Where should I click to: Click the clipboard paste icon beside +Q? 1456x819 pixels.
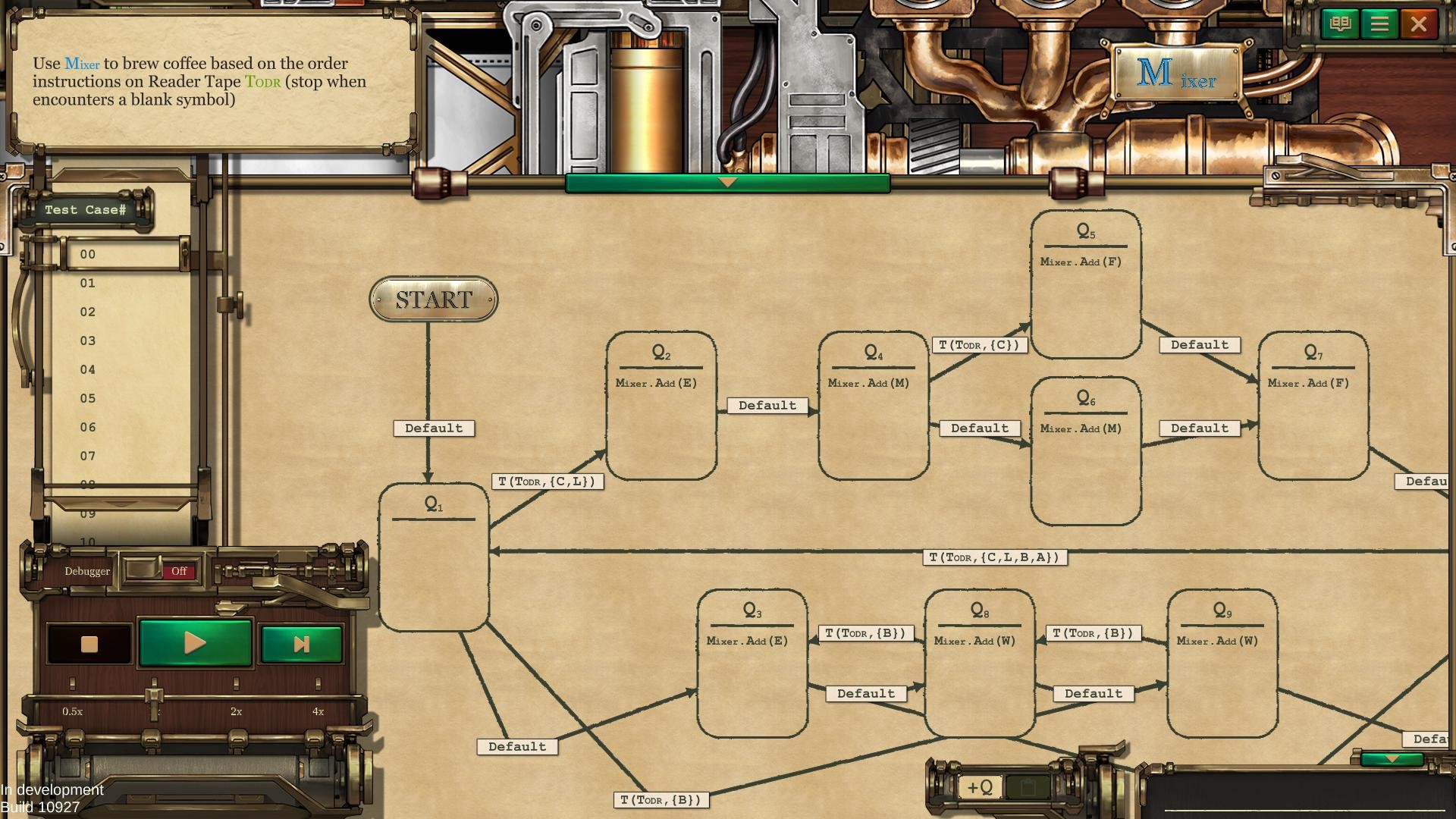tap(1030, 787)
